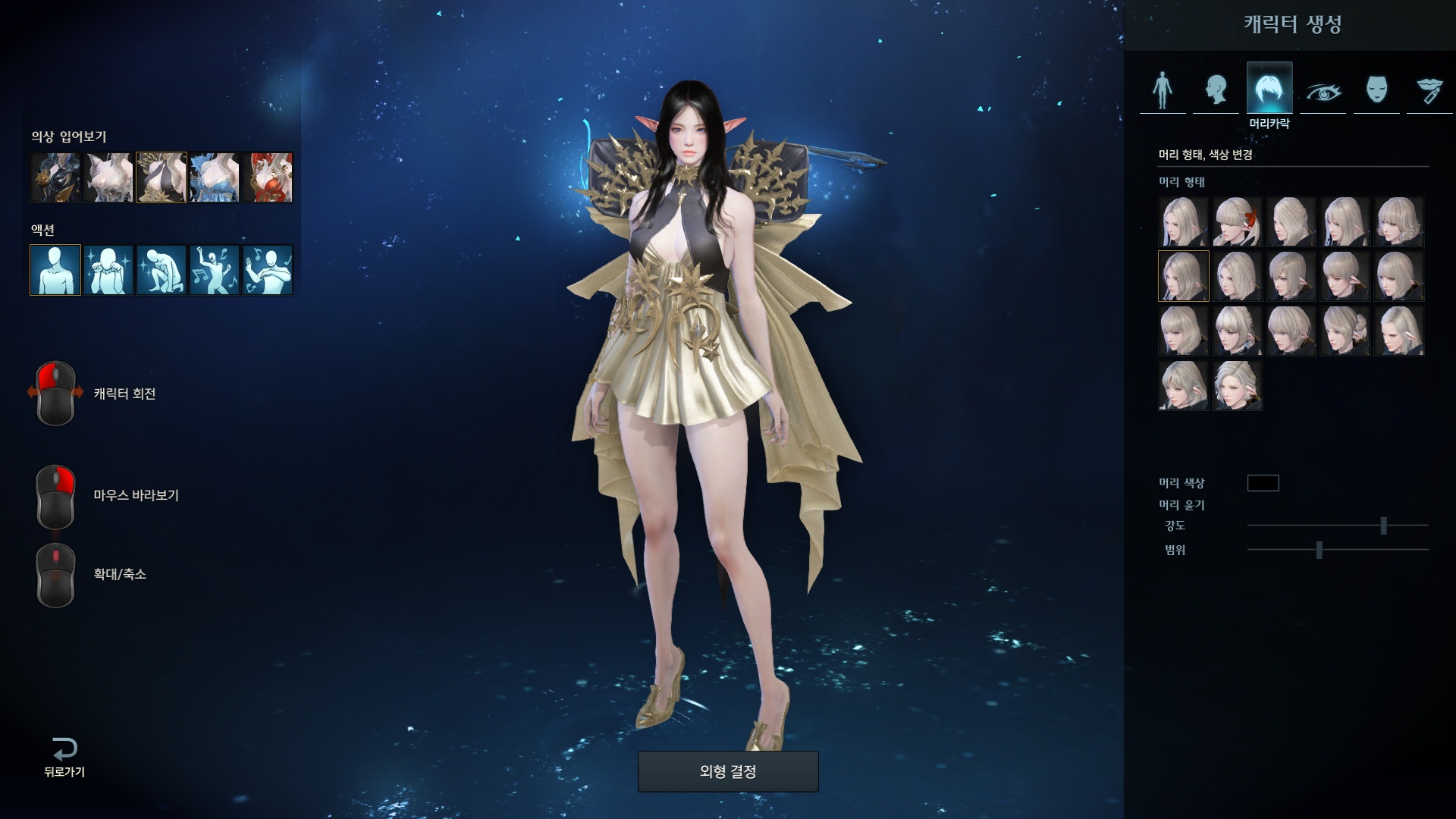The width and height of the screenshot is (1456, 819).
Task: Play the kneeling pose action
Action: tap(162, 269)
